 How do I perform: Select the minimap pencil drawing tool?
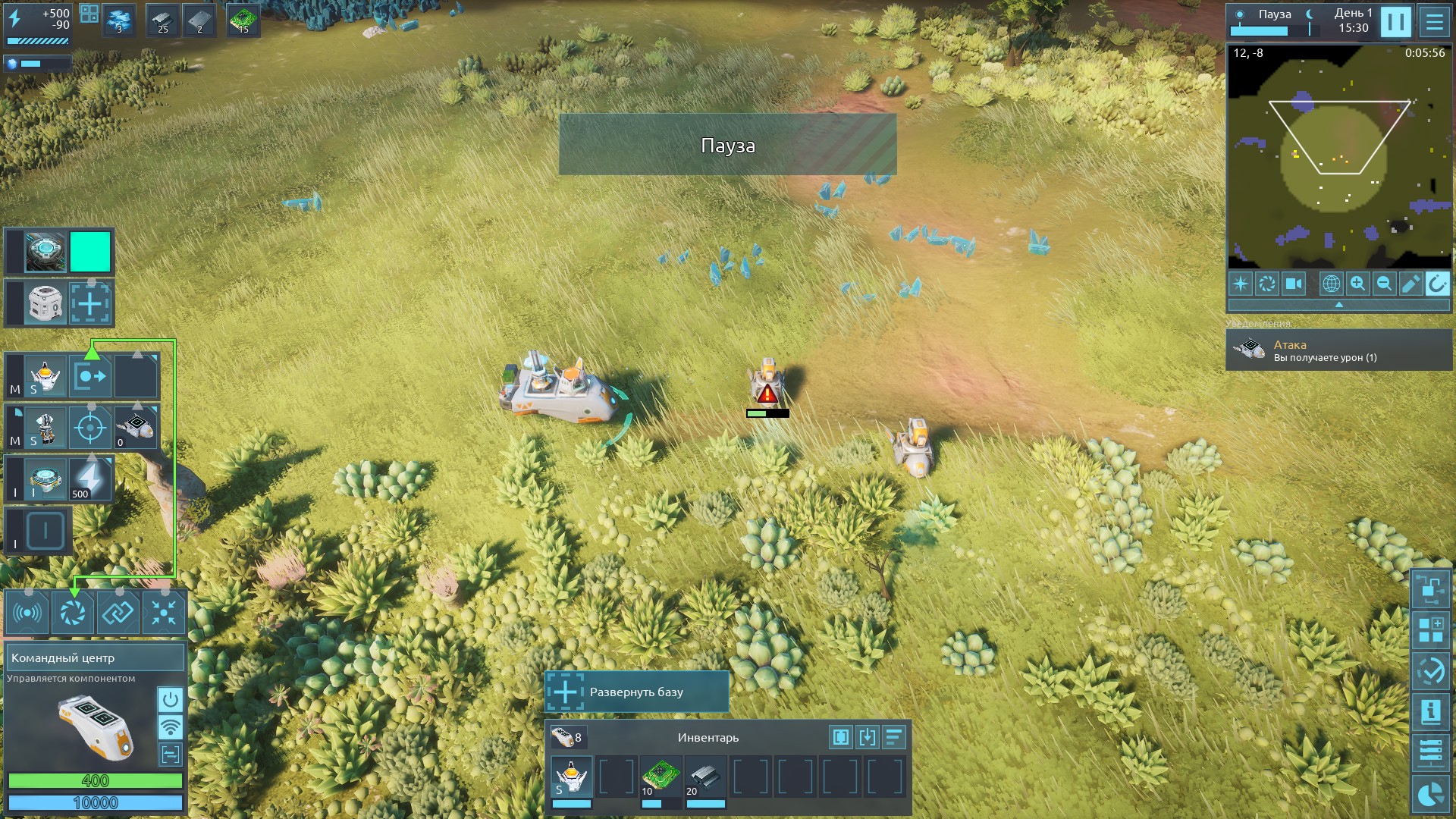coord(1410,284)
